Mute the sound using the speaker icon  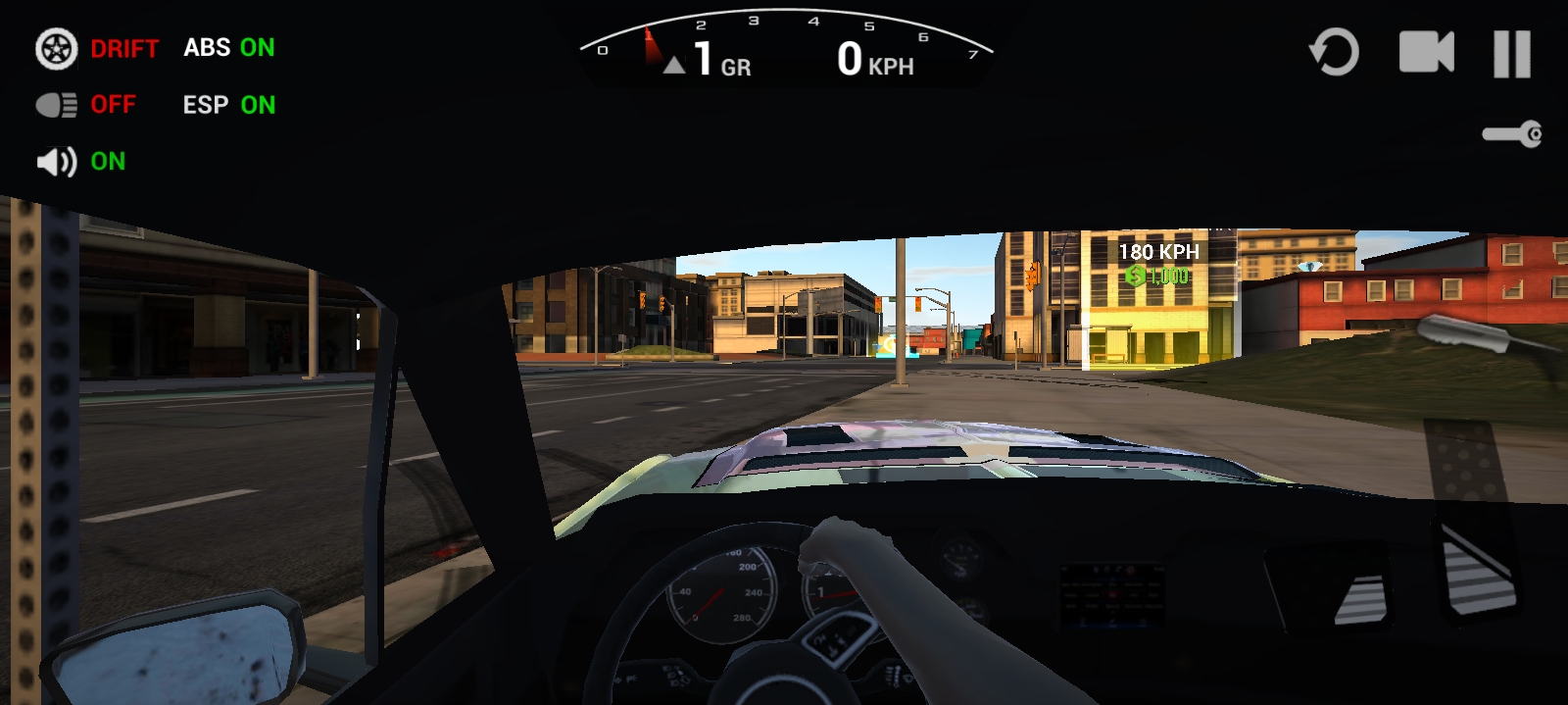click(57, 162)
